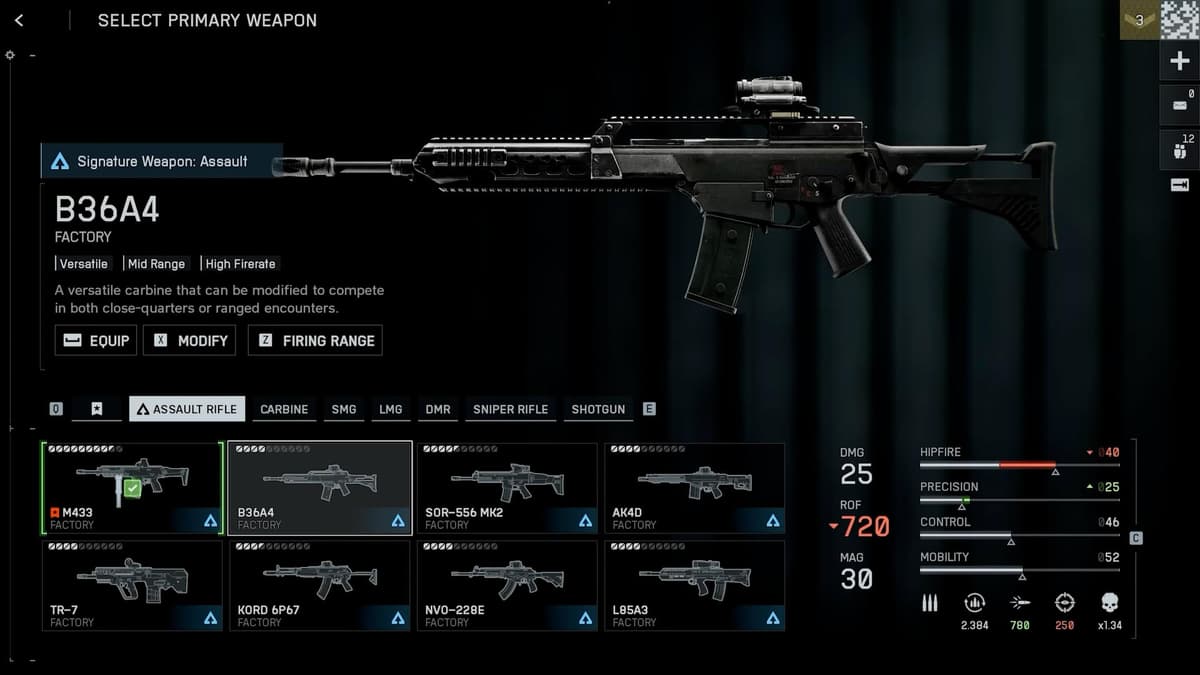Enter the Firing Range

pyautogui.click(x=315, y=340)
